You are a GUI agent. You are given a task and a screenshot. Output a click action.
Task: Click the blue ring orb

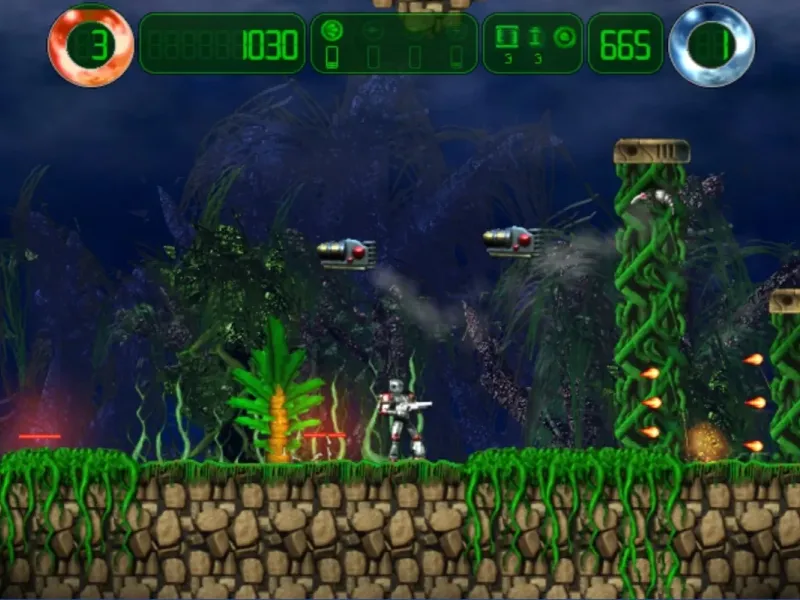(711, 45)
